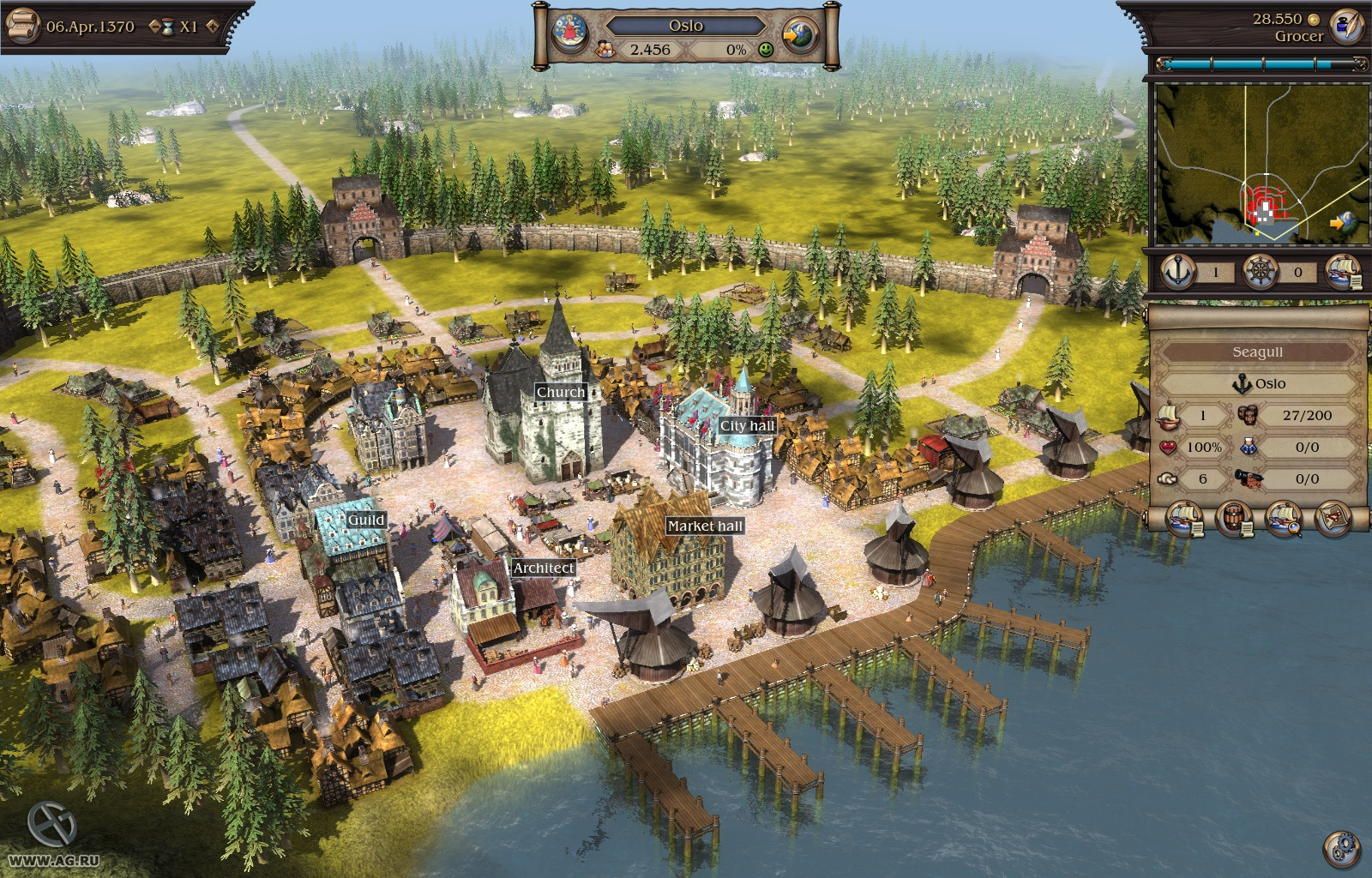Open the quill and inkwell ledger

click(1345, 26)
